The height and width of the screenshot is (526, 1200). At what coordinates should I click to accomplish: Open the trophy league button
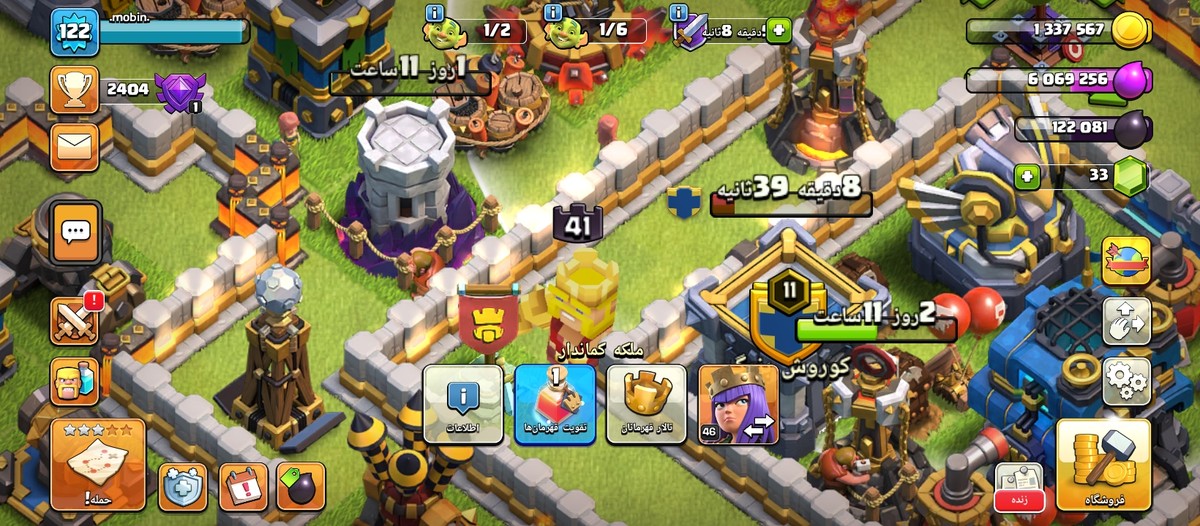tap(74, 90)
